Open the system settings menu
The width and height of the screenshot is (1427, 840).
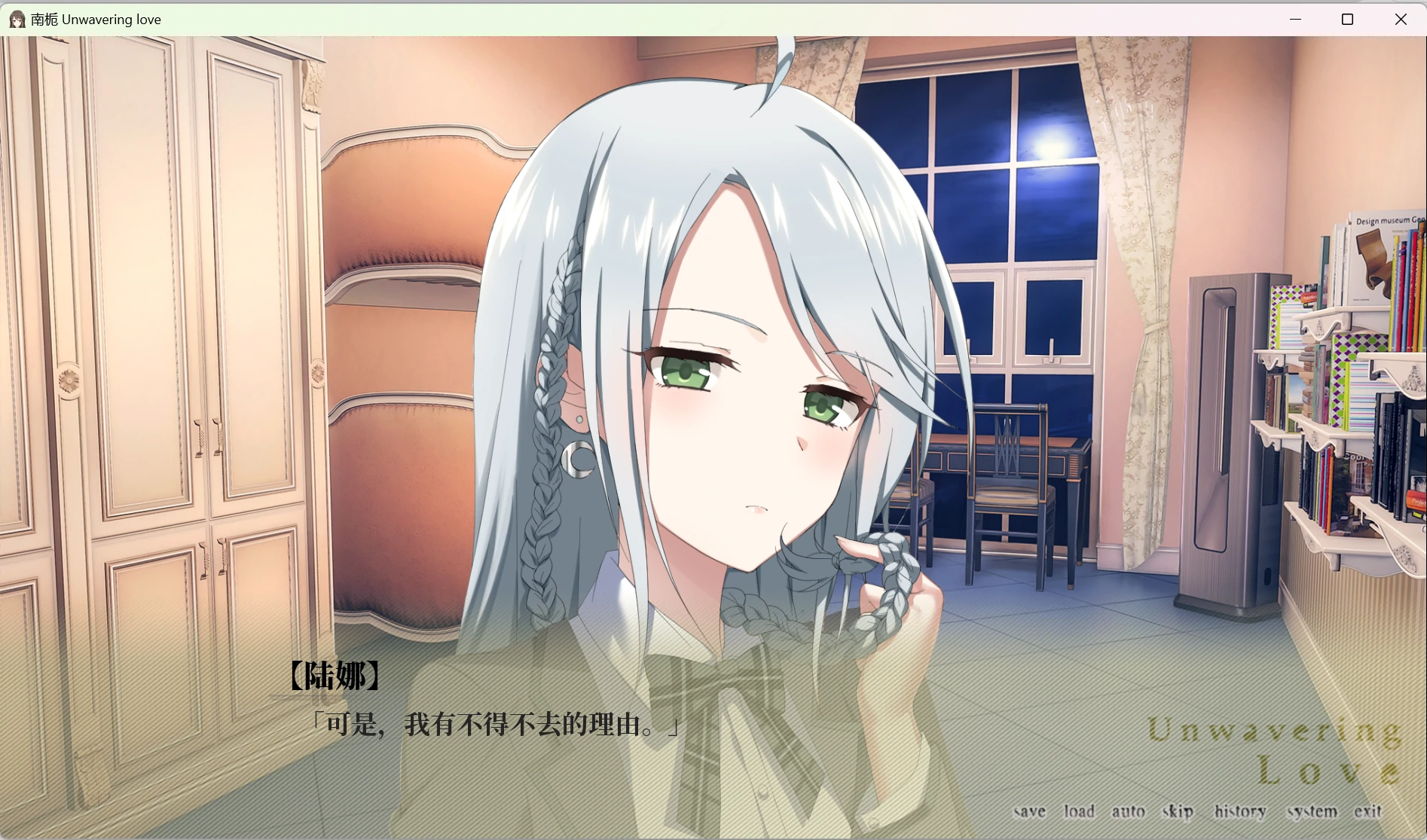point(1312,811)
